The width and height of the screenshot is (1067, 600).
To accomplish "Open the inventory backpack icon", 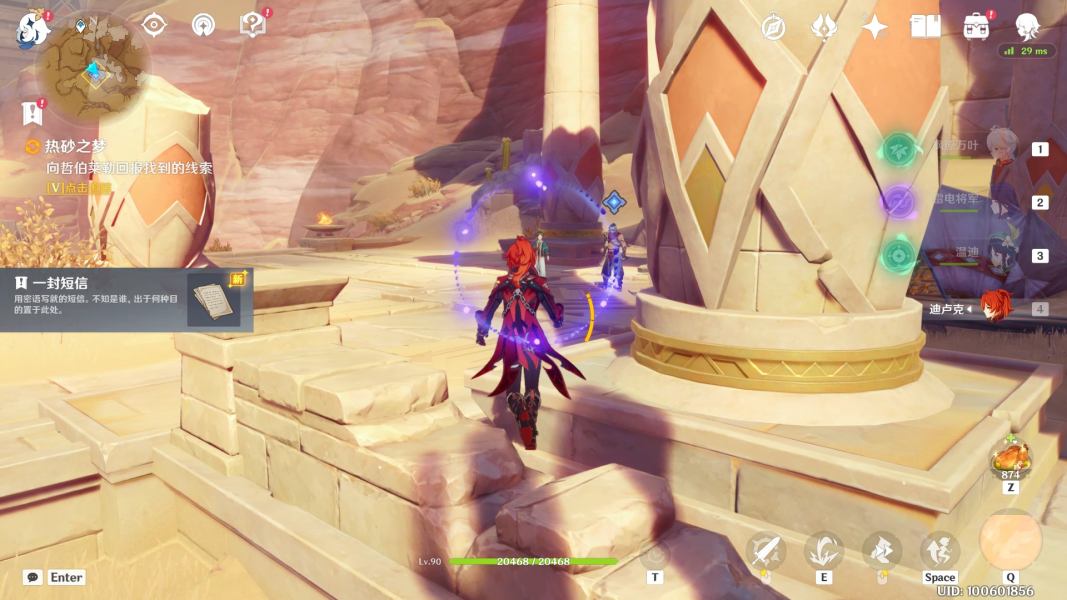I will coord(977,27).
